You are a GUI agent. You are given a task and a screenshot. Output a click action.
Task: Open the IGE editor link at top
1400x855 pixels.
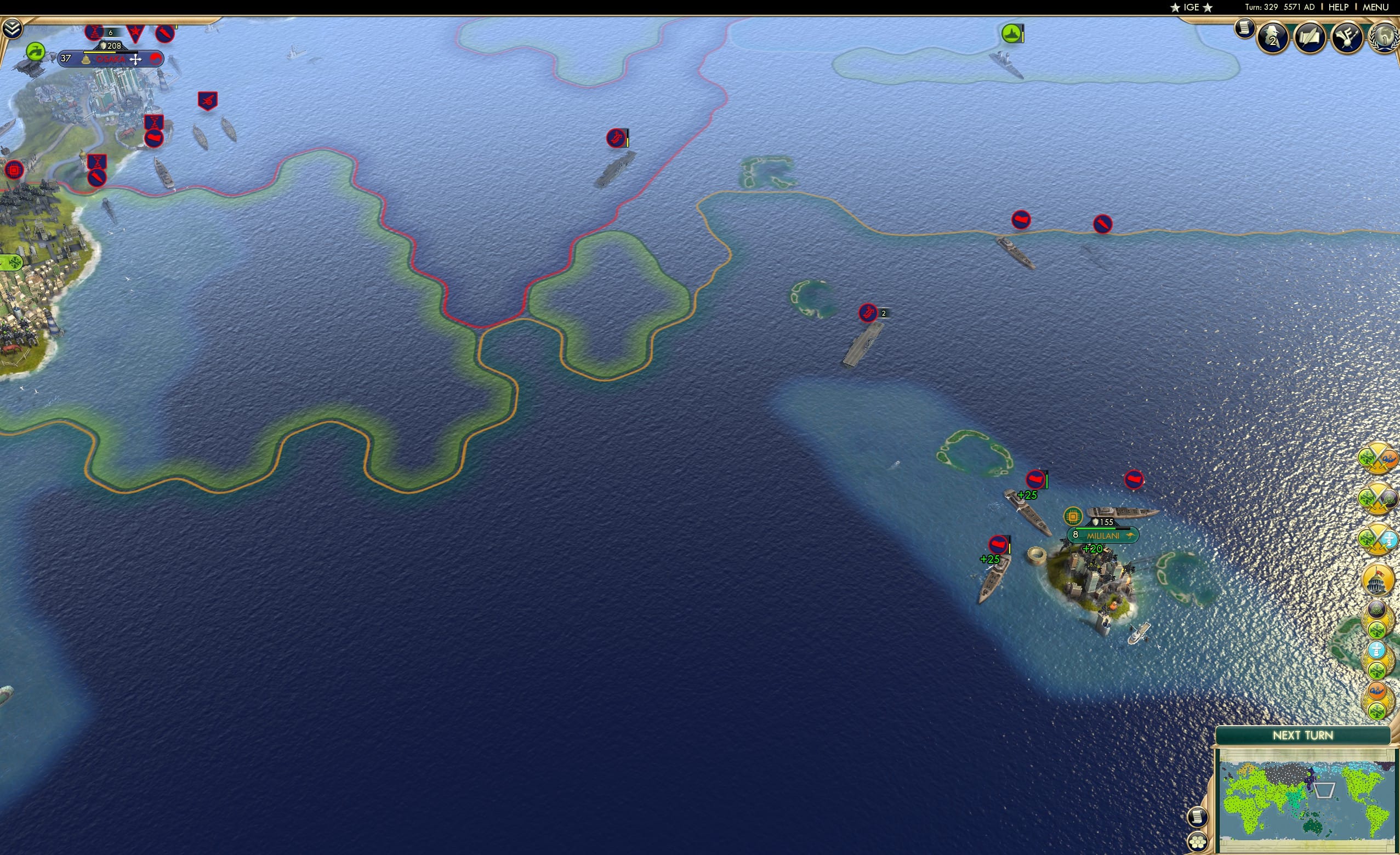point(1191,7)
